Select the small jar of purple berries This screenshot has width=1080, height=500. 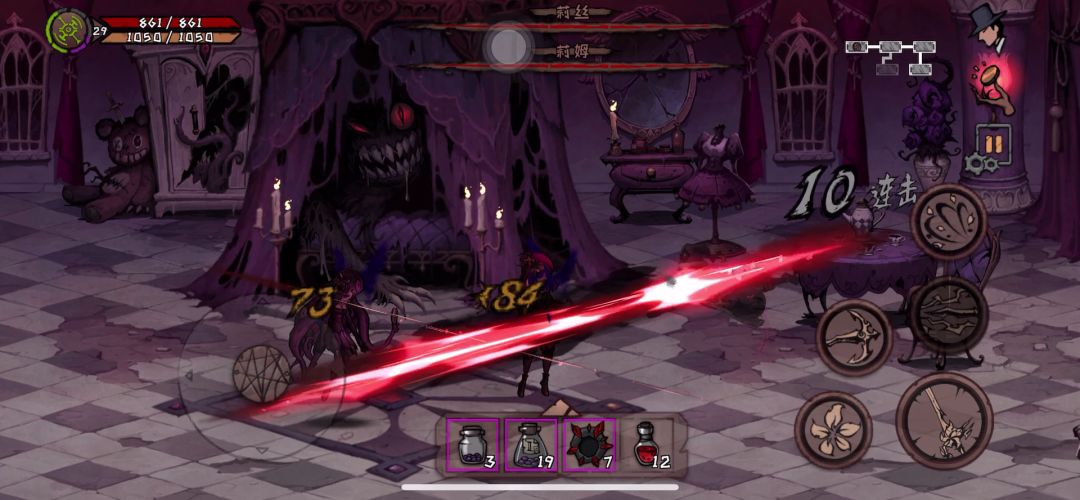(471, 444)
